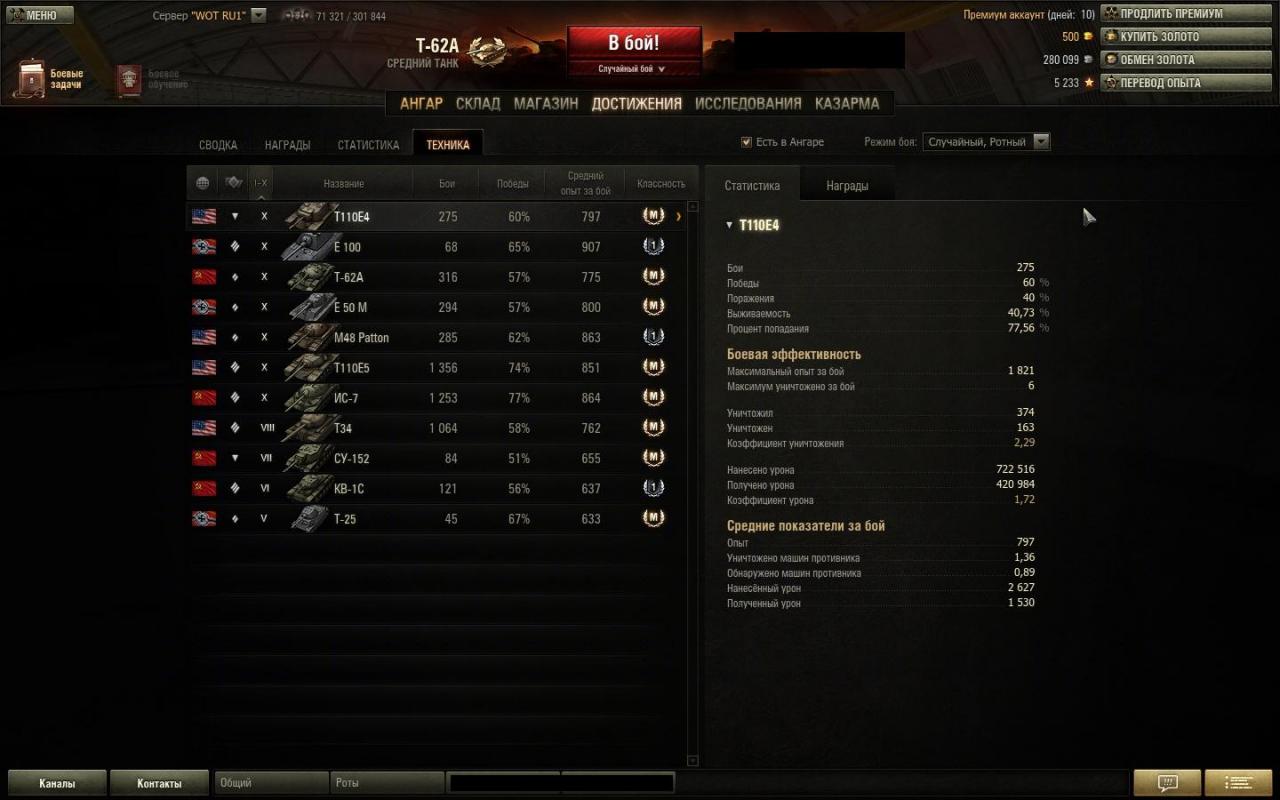The height and width of the screenshot is (800, 1280).
Task: Switch to the СКЛАД section
Action: pyautogui.click(x=478, y=103)
